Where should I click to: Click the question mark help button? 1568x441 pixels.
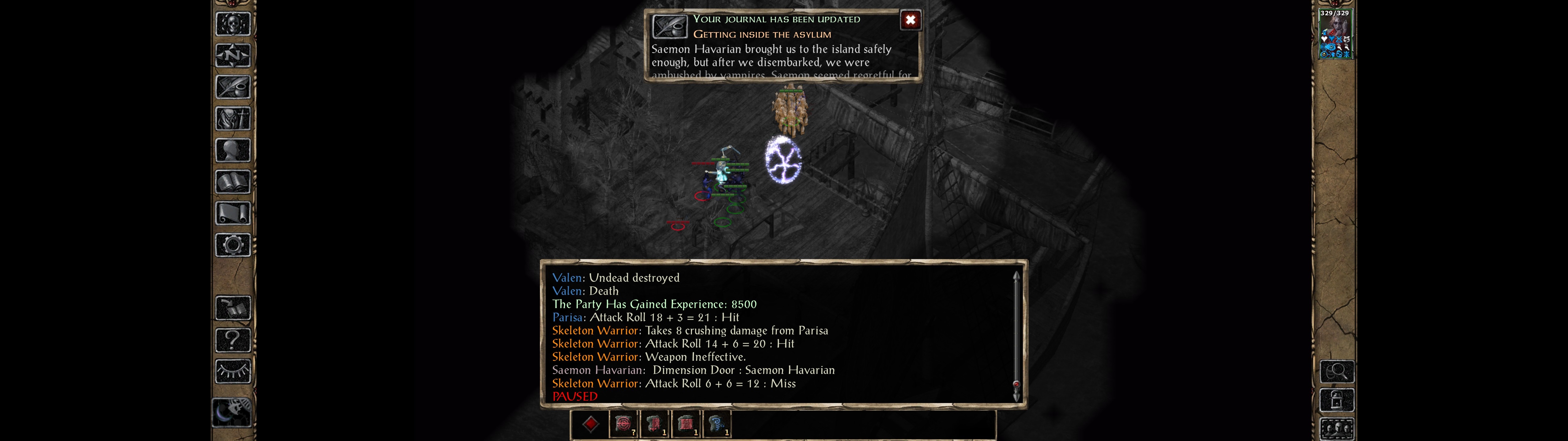pos(232,340)
